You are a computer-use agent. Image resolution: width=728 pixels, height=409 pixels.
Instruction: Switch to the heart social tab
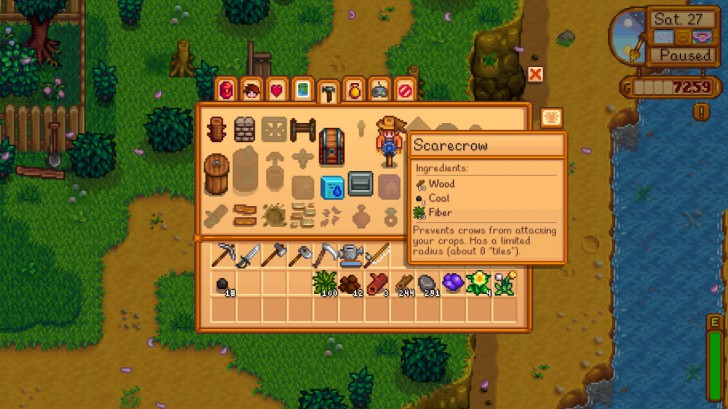[277, 91]
